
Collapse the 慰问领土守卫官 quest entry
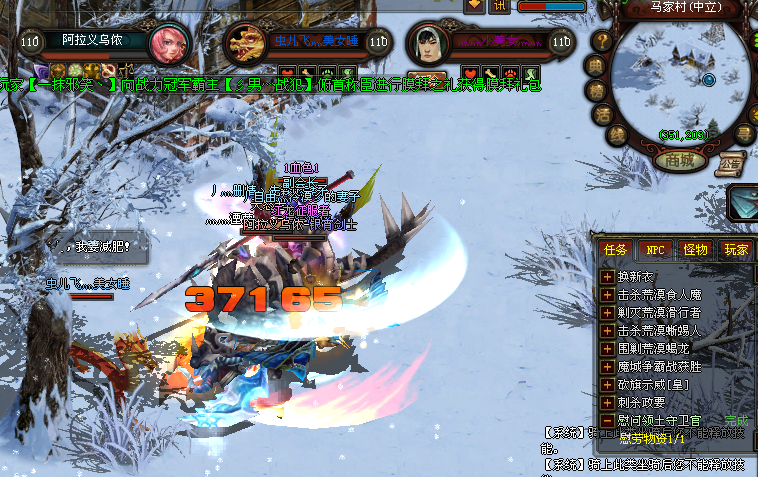tap(607, 420)
